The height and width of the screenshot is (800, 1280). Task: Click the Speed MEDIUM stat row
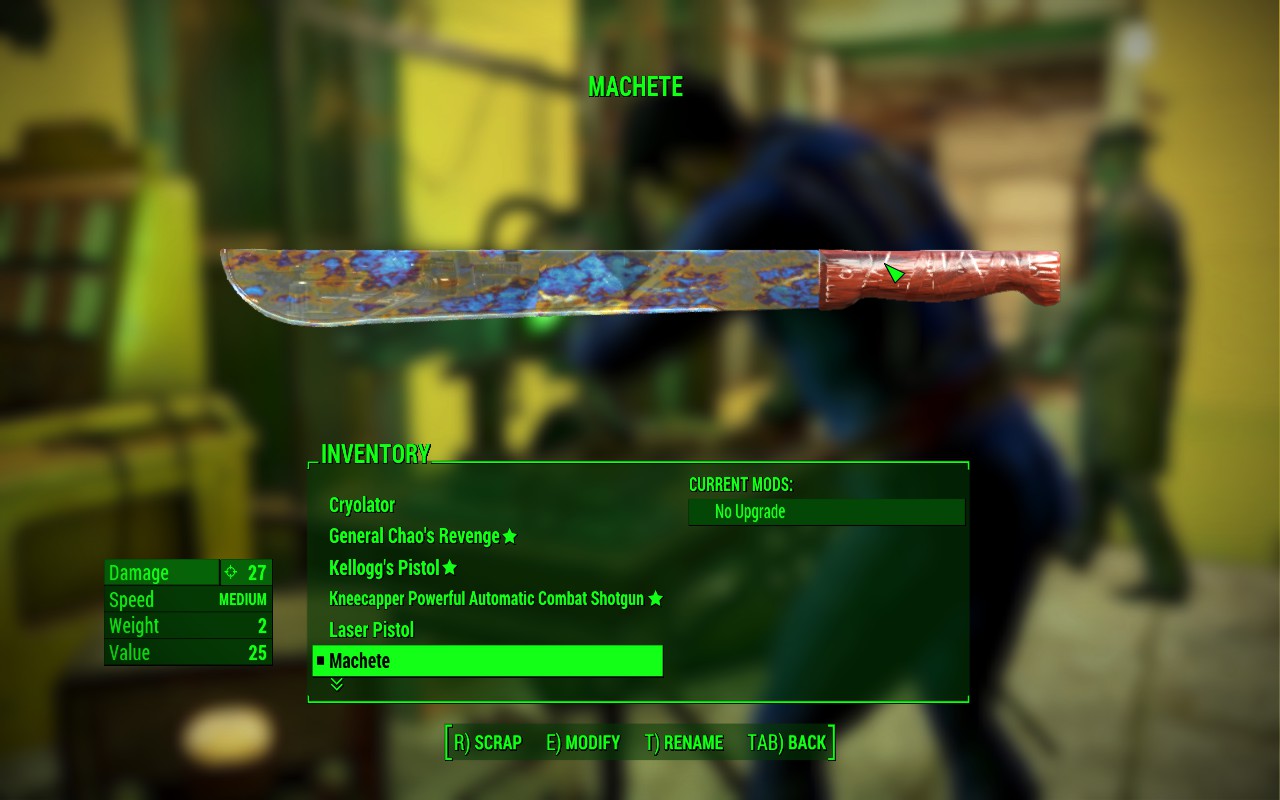(186, 599)
